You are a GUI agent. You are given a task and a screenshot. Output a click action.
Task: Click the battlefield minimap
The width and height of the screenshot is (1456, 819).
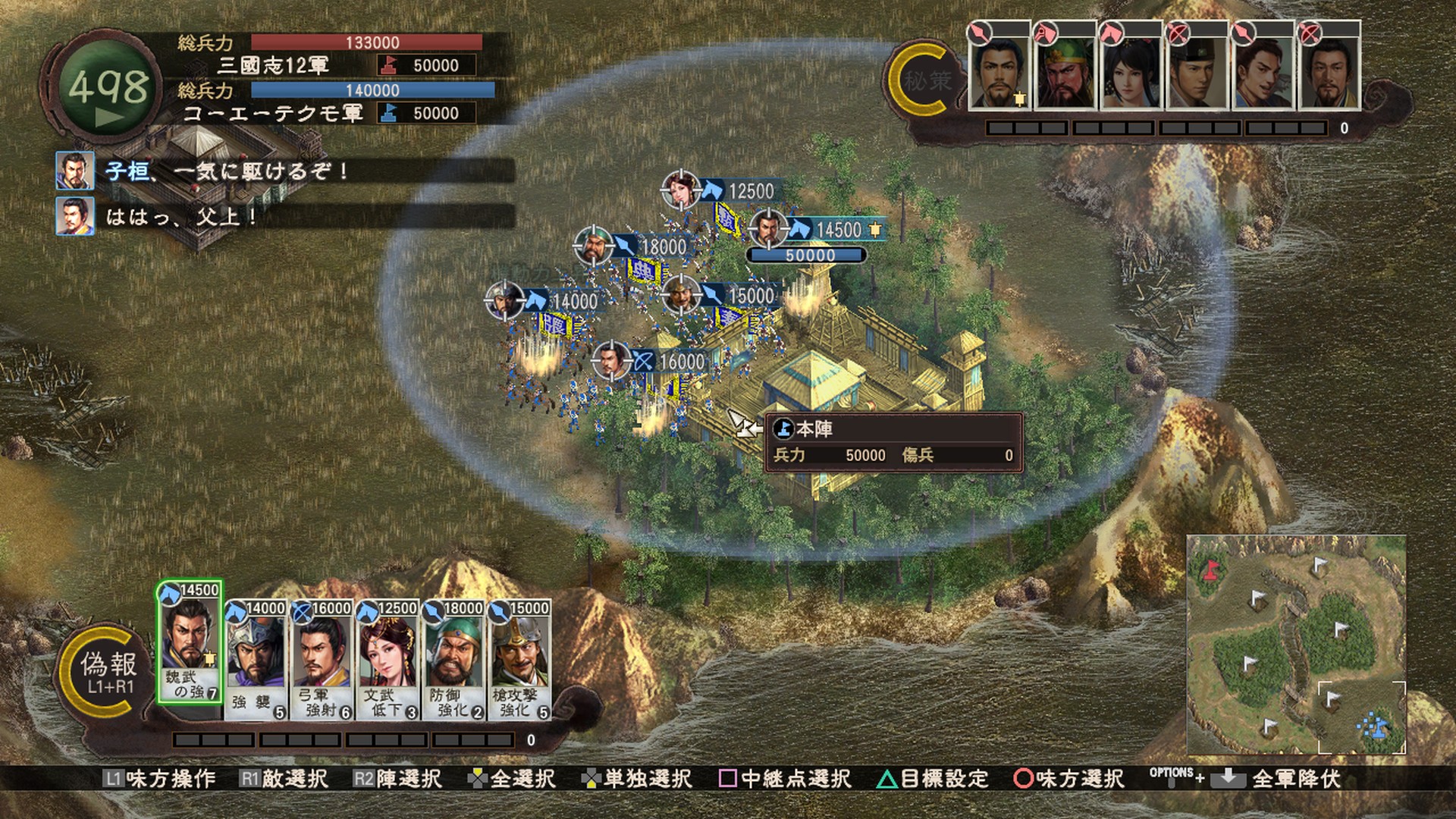point(1296,645)
